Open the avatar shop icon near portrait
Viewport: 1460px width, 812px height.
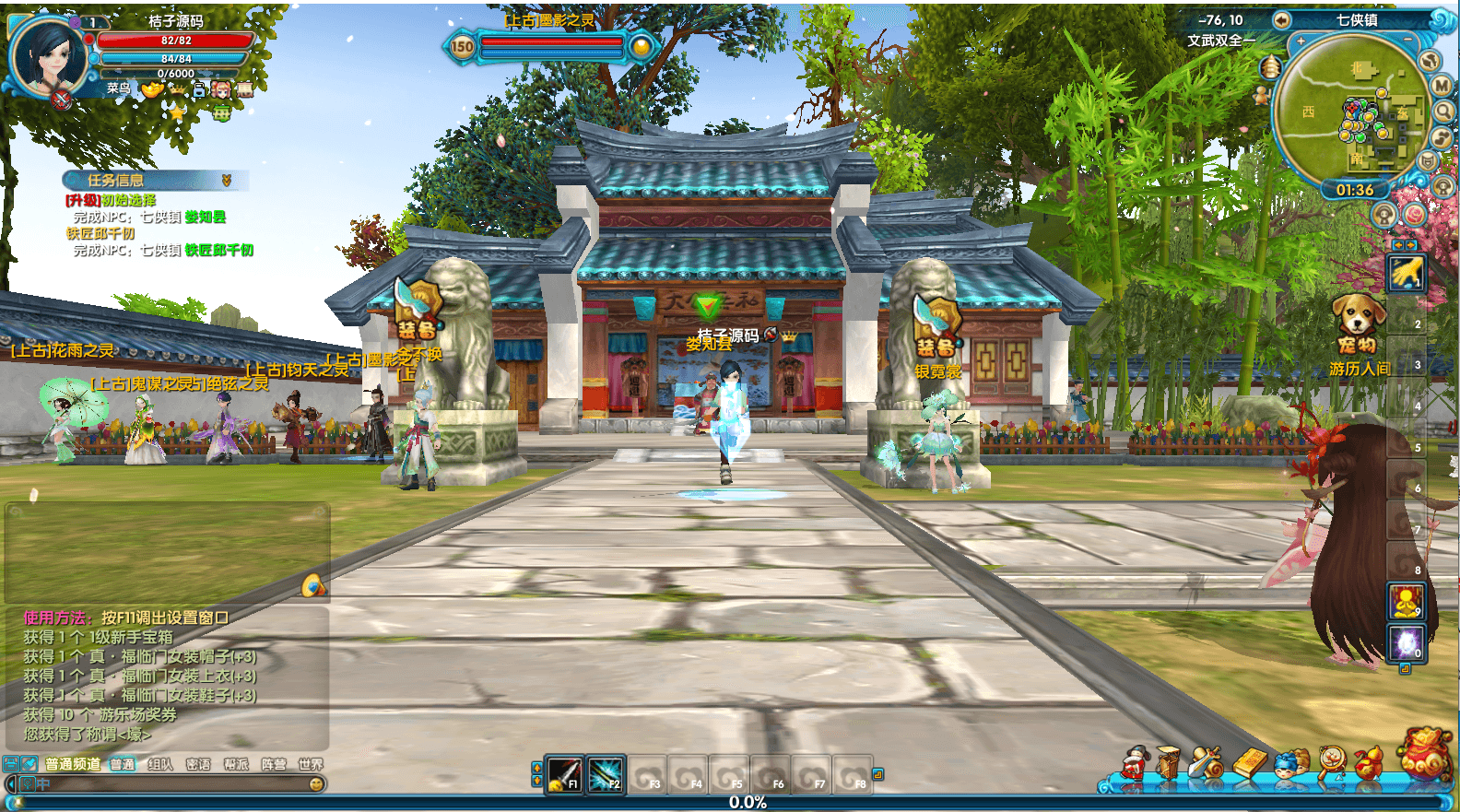coord(221,89)
